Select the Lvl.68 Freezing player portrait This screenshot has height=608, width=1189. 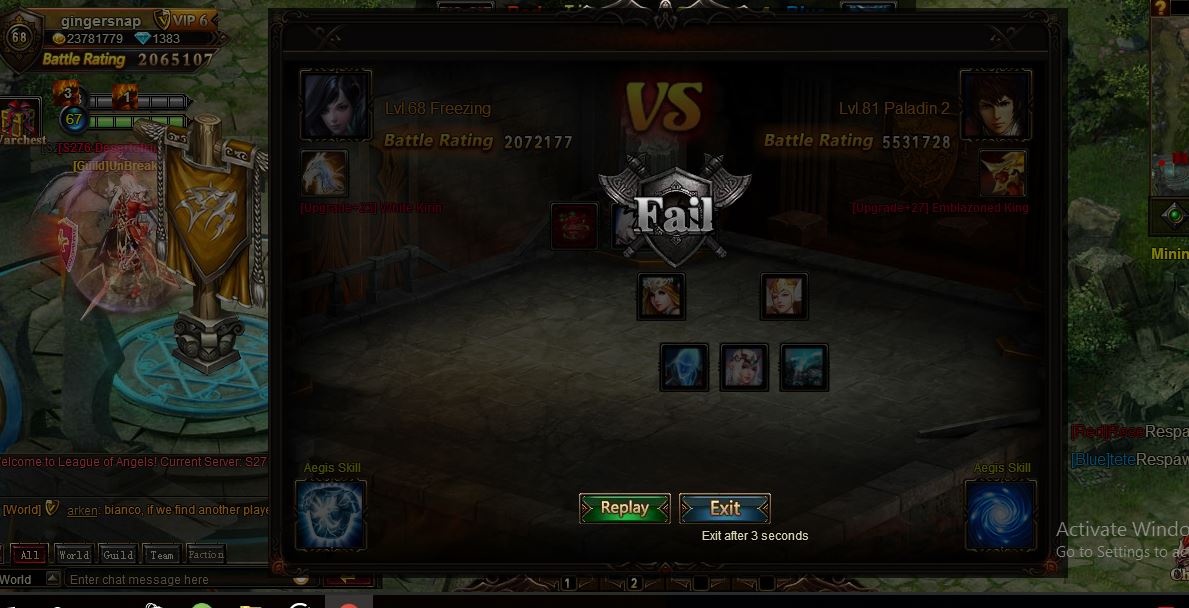336,106
